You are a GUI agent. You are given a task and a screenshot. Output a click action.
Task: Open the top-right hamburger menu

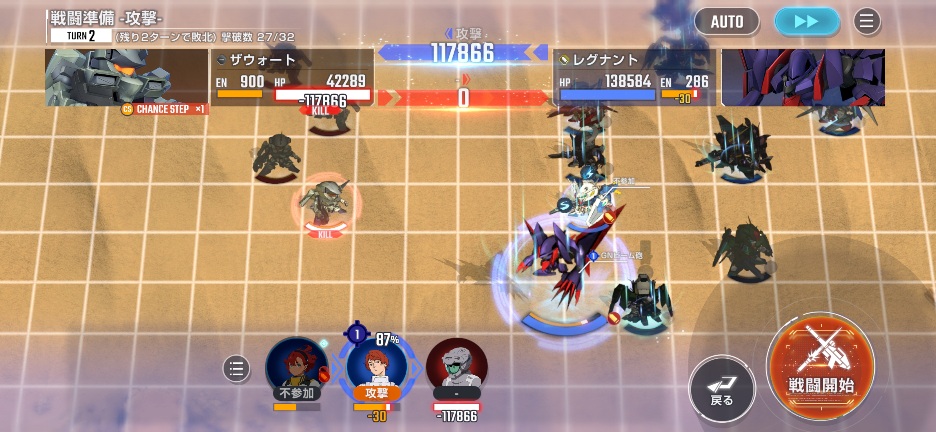867,21
